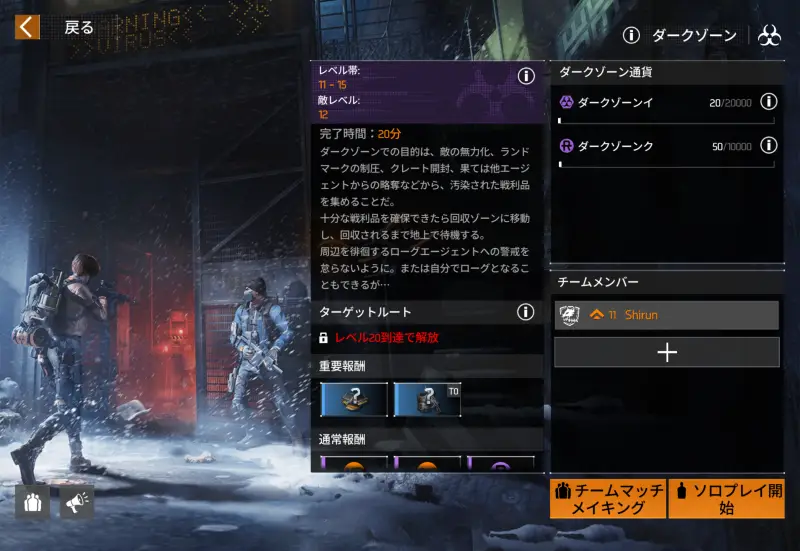
Task: Show info for the level range panel
Action: pos(526,77)
